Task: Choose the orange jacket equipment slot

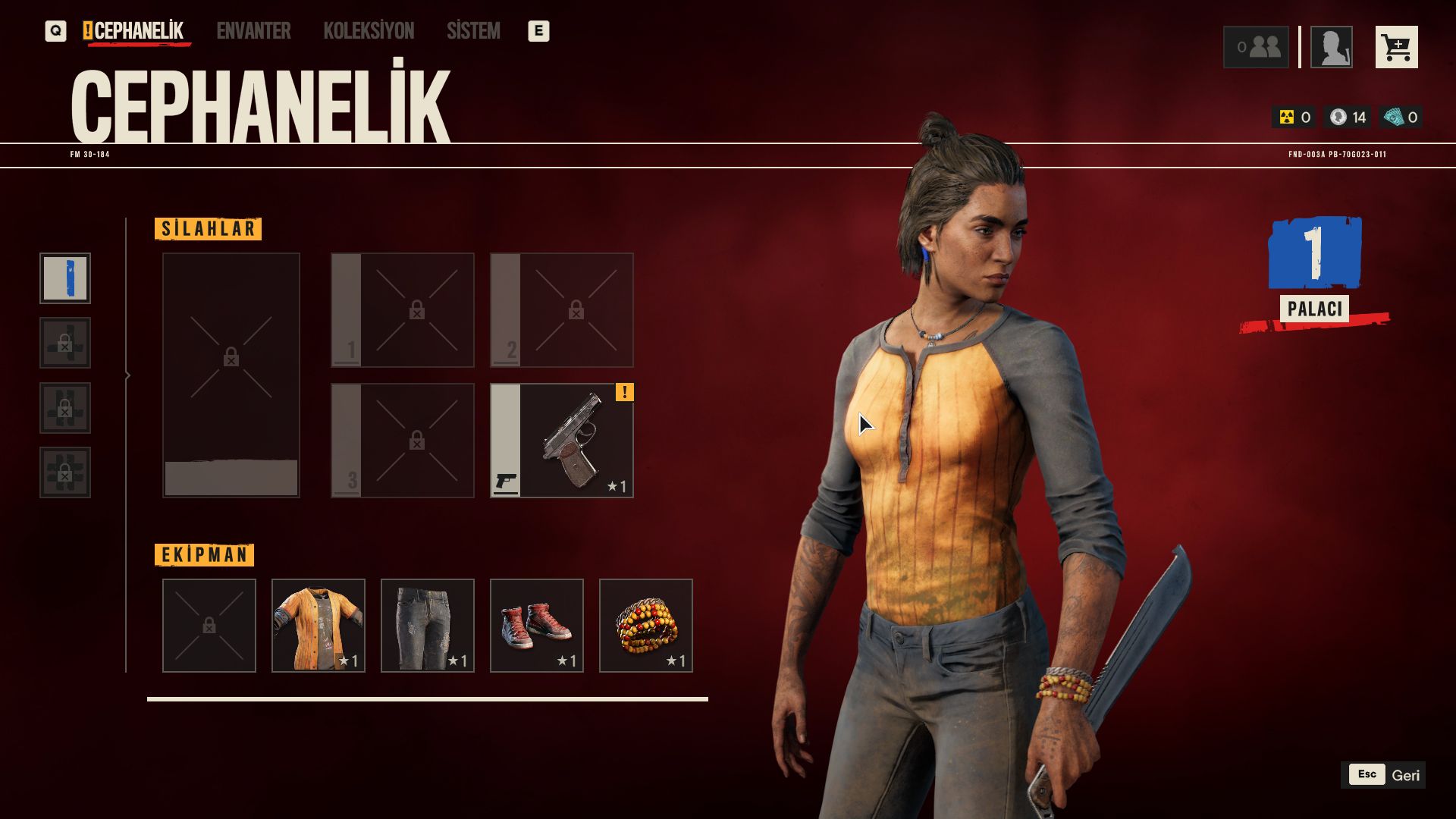Action: (318, 626)
